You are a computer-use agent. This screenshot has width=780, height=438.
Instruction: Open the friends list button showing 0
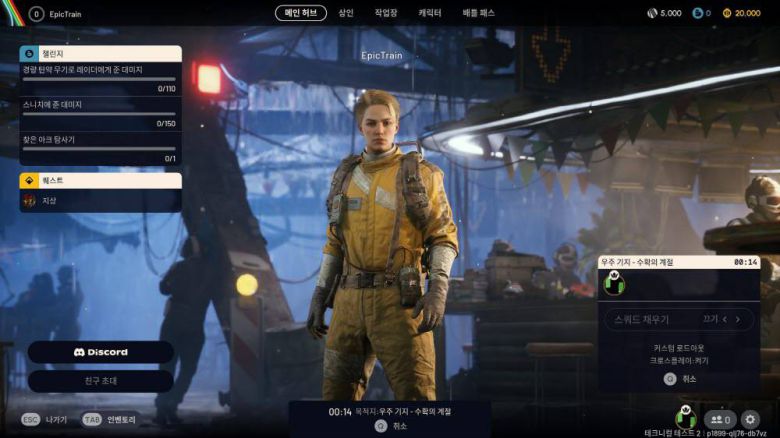(x=719, y=419)
